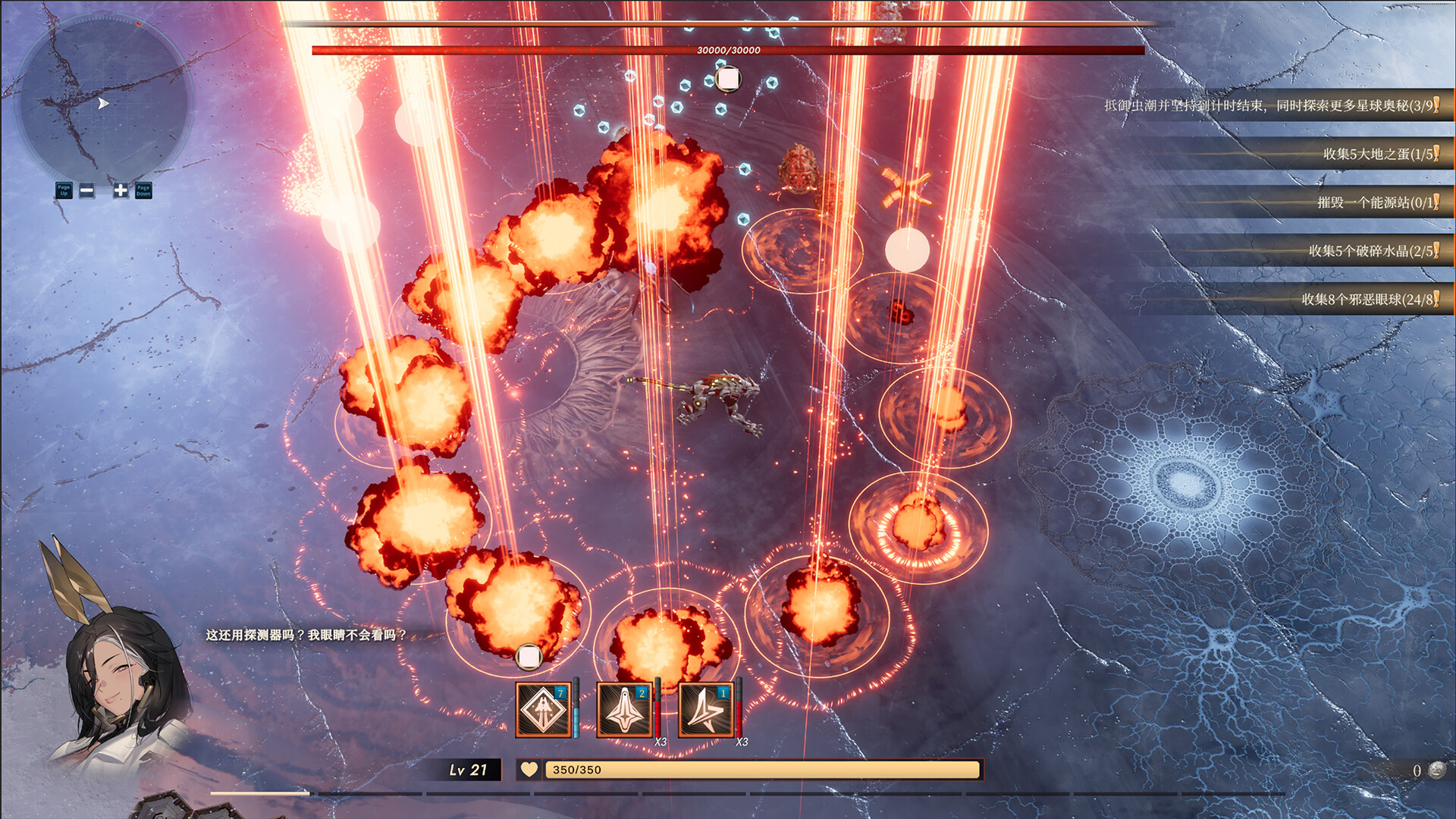Open the Page Down minimap control
The height and width of the screenshot is (819, 1456).
coord(143,192)
